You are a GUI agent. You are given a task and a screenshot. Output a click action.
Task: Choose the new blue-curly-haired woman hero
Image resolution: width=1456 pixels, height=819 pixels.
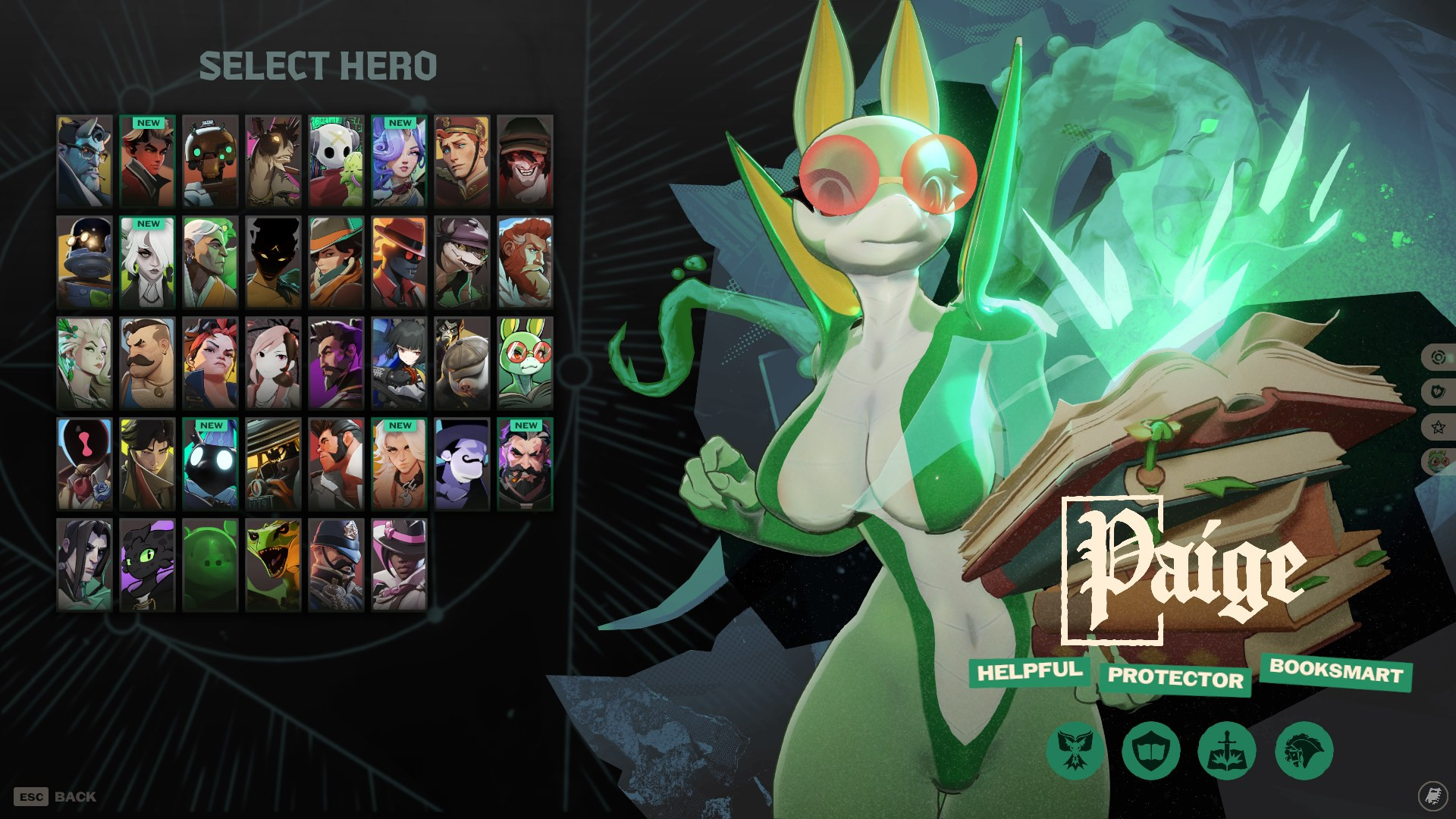[x=399, y=162]
